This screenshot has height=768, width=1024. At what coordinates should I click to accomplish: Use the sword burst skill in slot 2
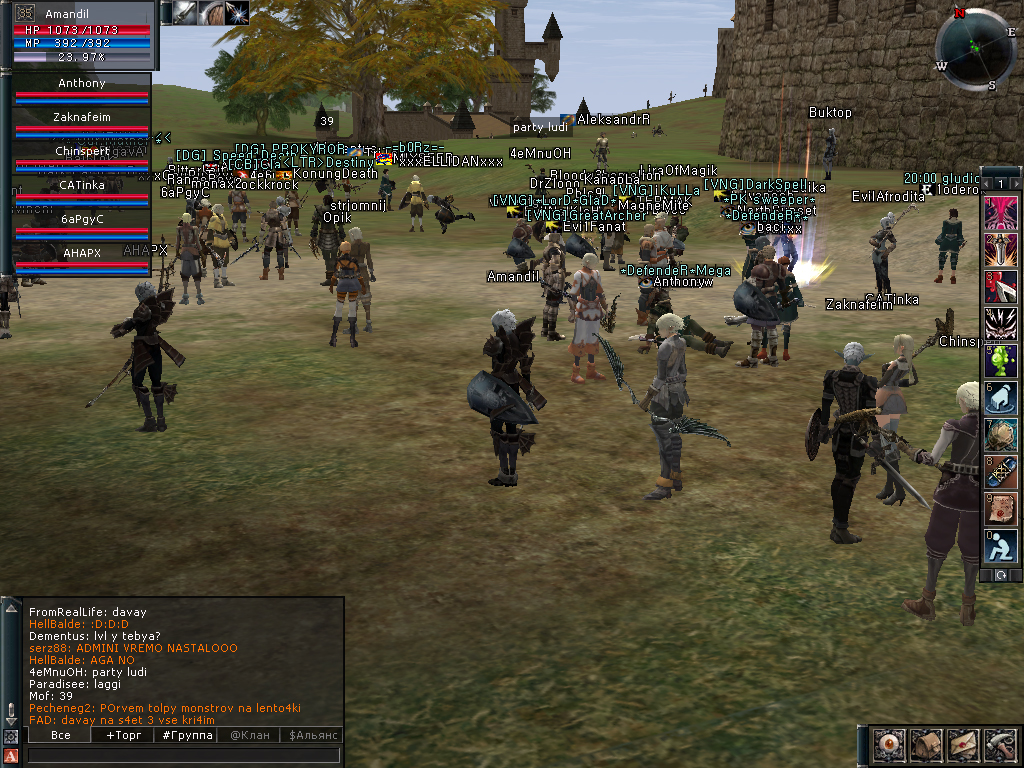[1001, 248]
